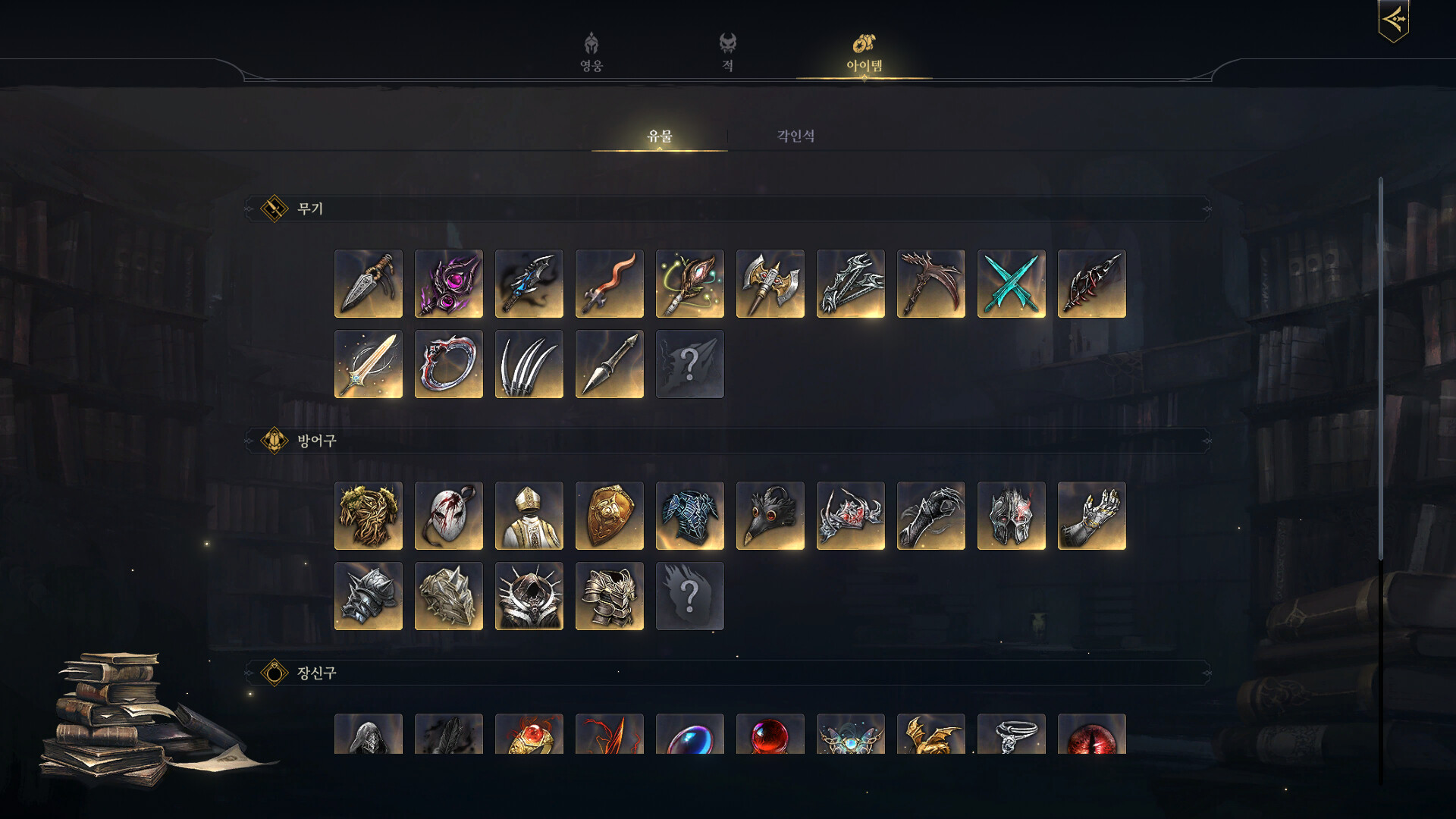Image resolution: width=1456 pixels, height=819 pixels.
Task: Switch to the 영웅 tab
Action: pyautogui.click(x=591, y=52)
